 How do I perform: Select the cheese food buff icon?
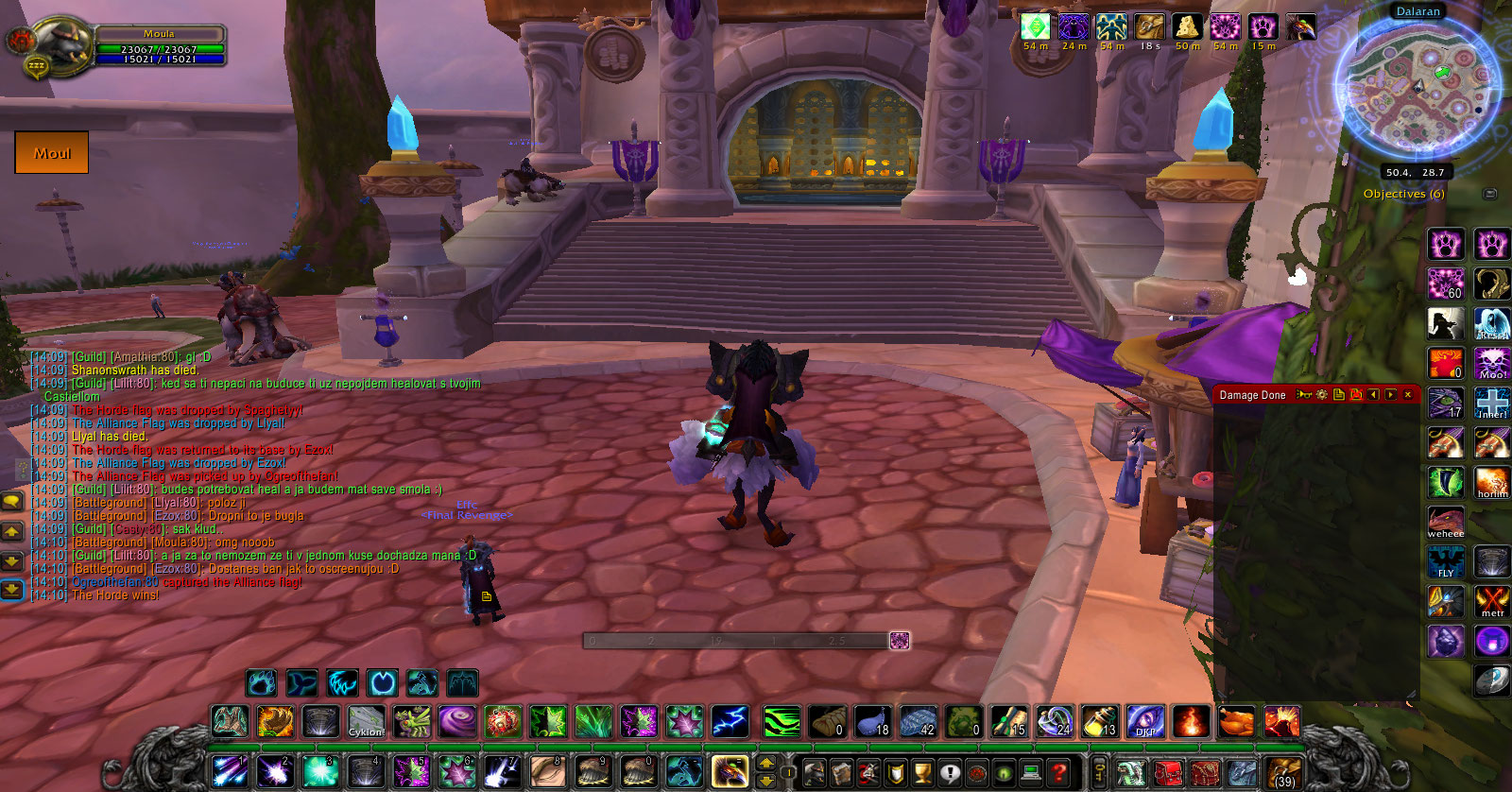tap(1187, 27)
